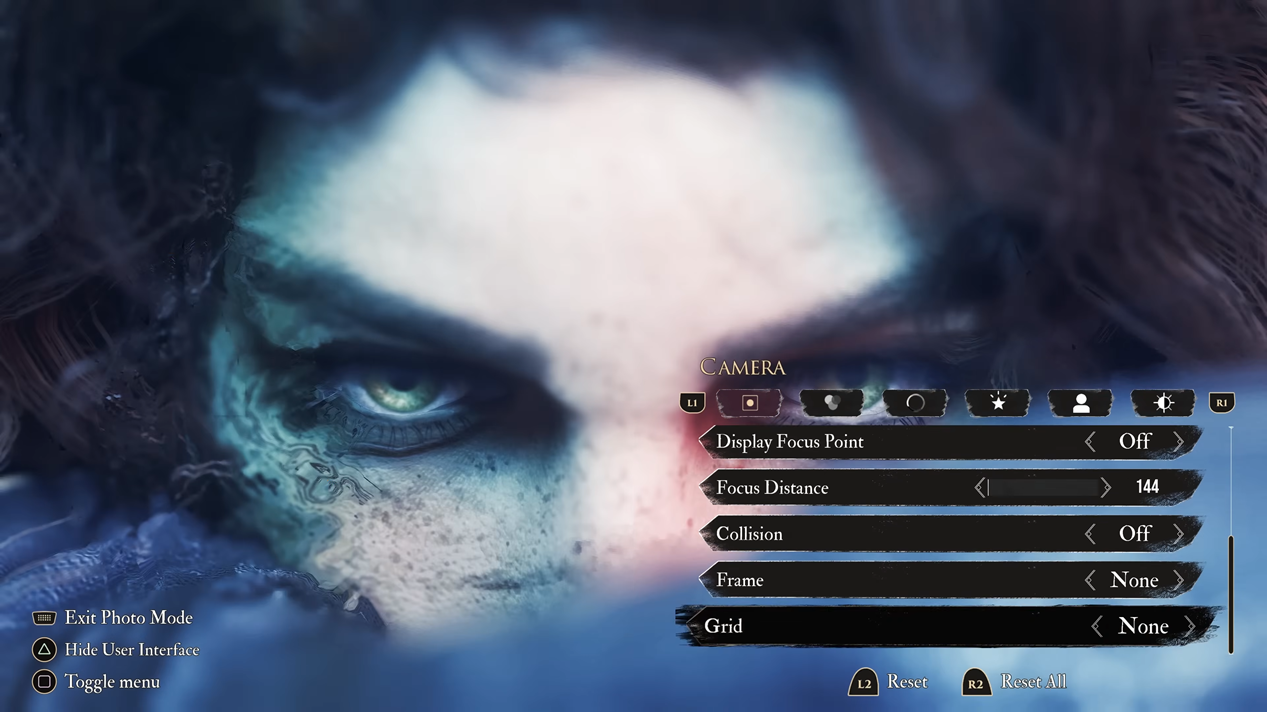
Task: Decrease Focus Distance with its left arrow
Action: tap(980, 488)
